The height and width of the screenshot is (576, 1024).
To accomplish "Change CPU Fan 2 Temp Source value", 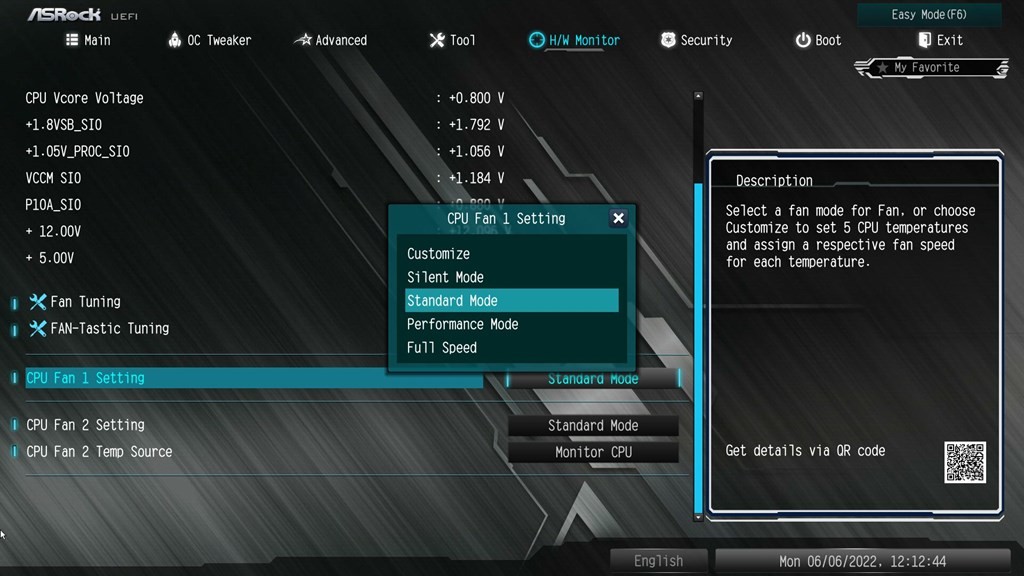I will tap(593, 452).
